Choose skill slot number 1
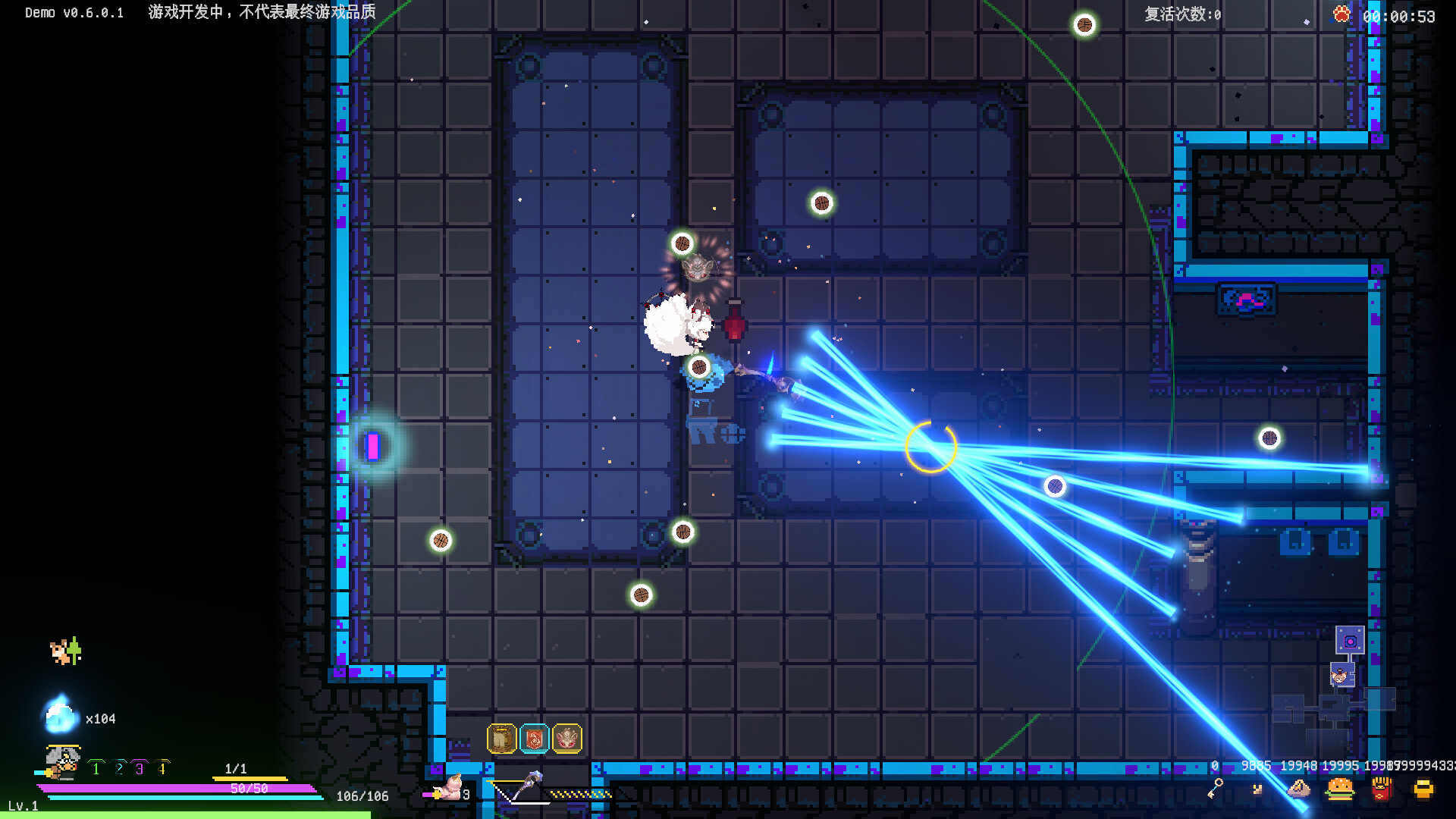 tap(96, 769)
